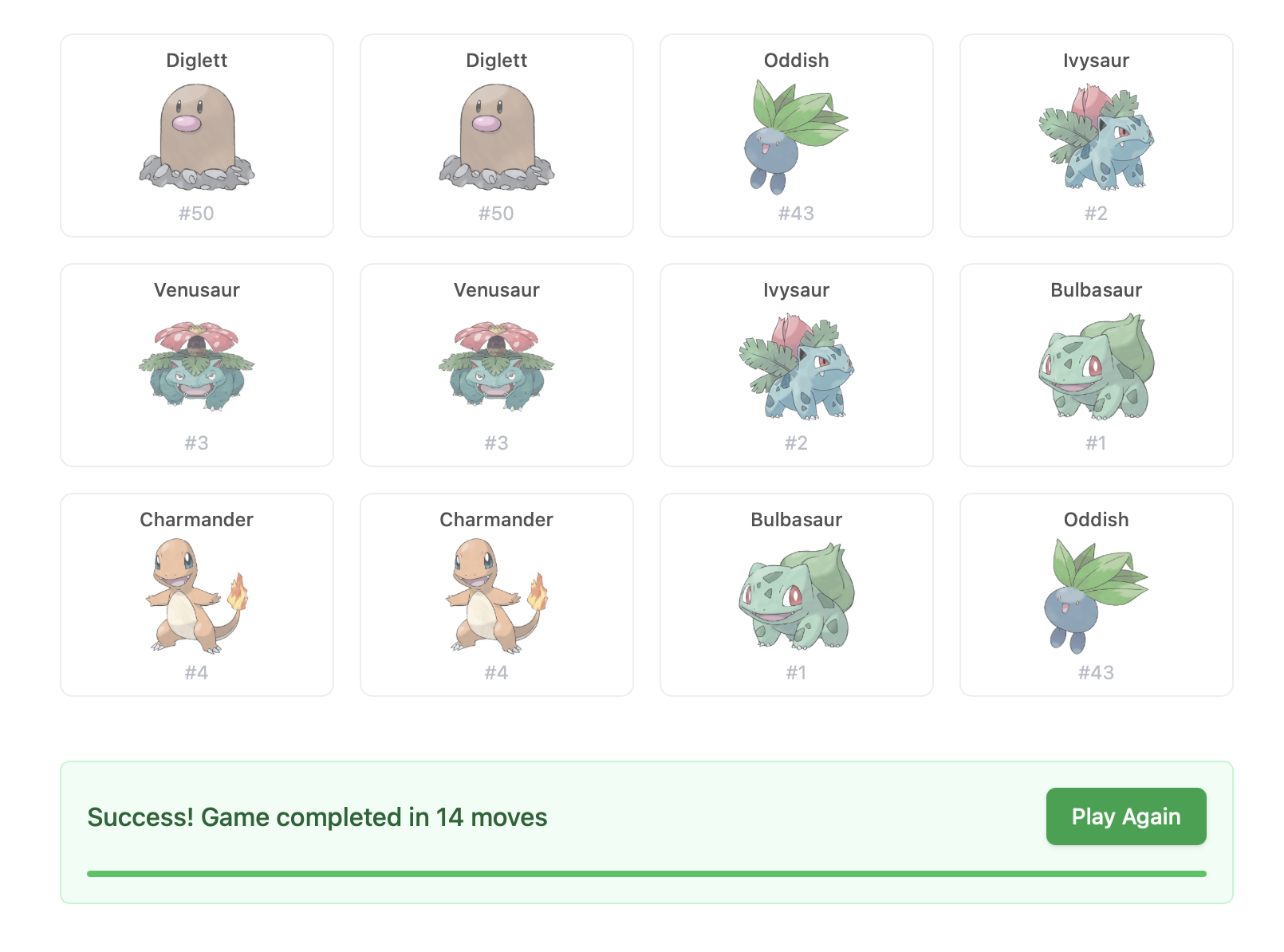Click the Oddish card in the bottom row
This screenshot has width=1284, height=952.
(1096, 594)
